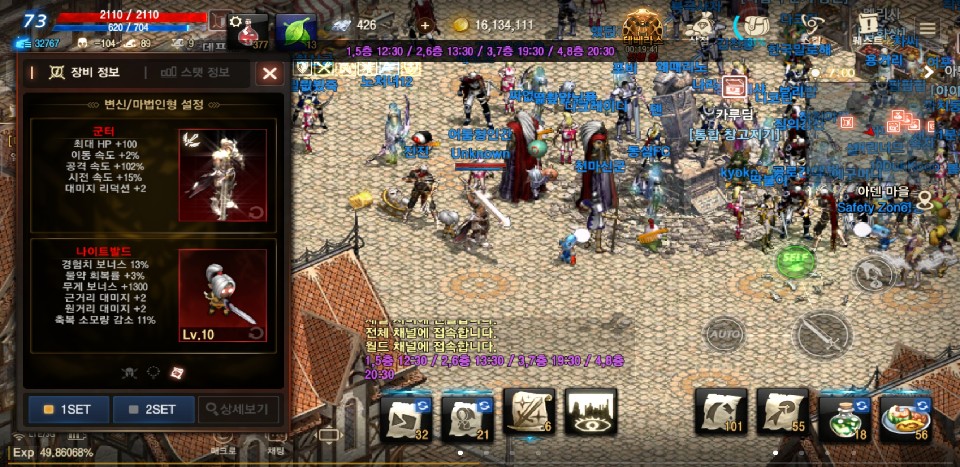Open the hamburger main menu
960x467 pixels.
coord(928,28)
